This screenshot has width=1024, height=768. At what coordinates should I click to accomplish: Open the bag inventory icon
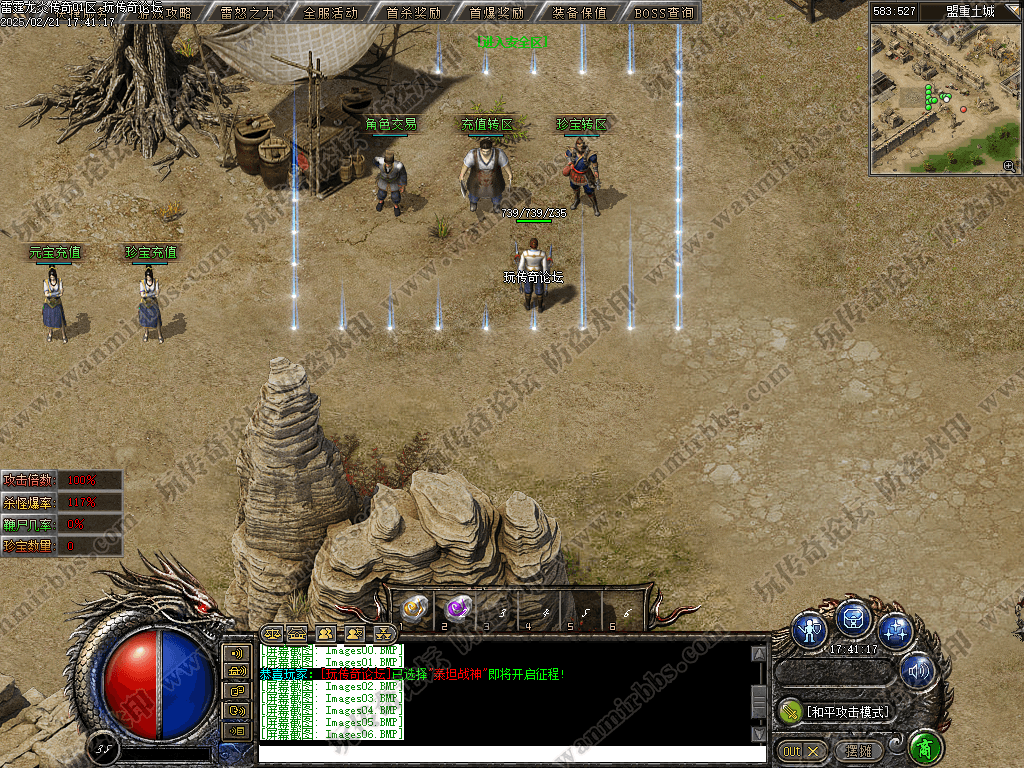pyautogui.click(x=853, y=619)
